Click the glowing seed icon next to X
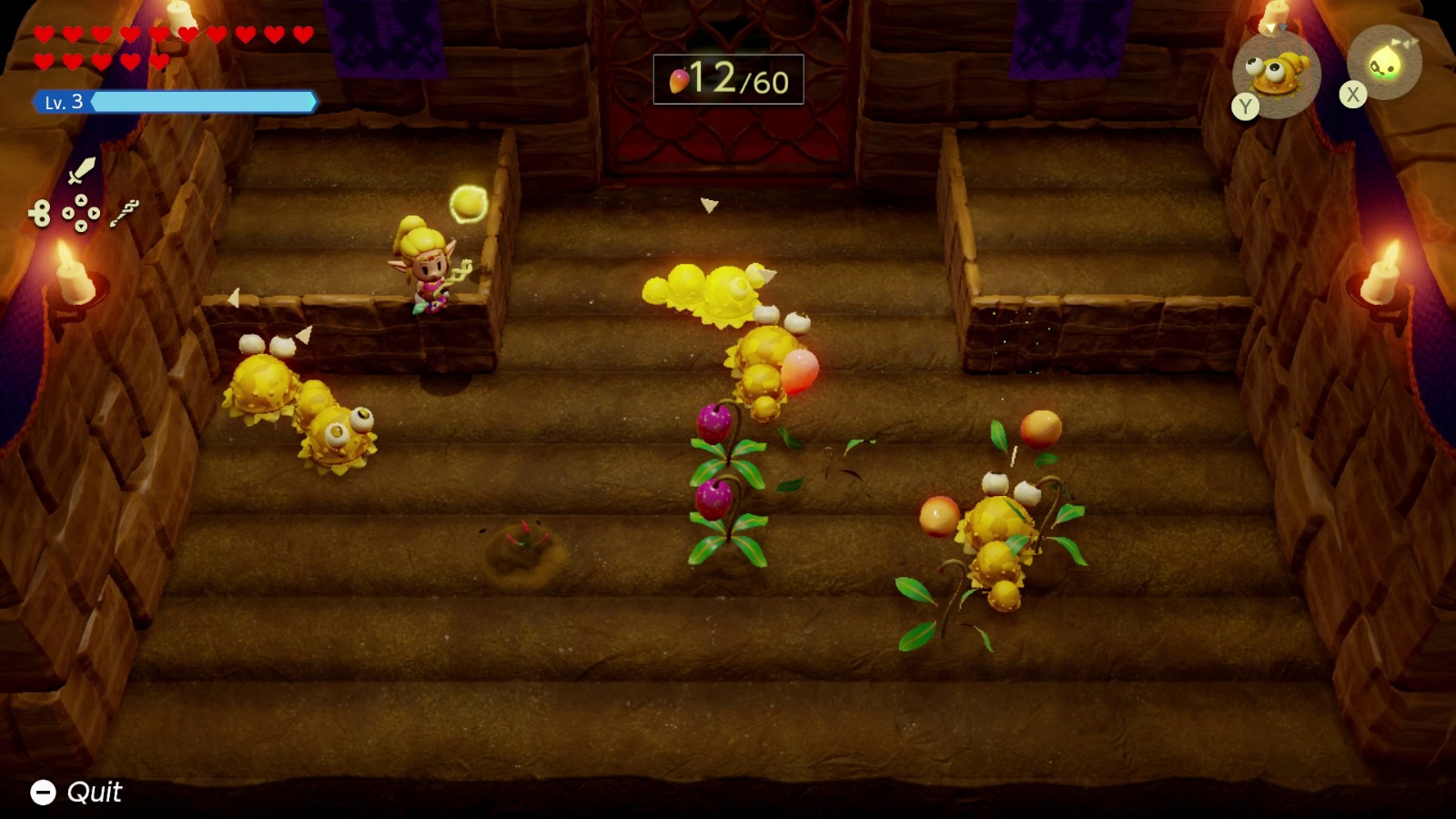The height and width of the screenshot is (819, 1456). tap(1387, 63)
